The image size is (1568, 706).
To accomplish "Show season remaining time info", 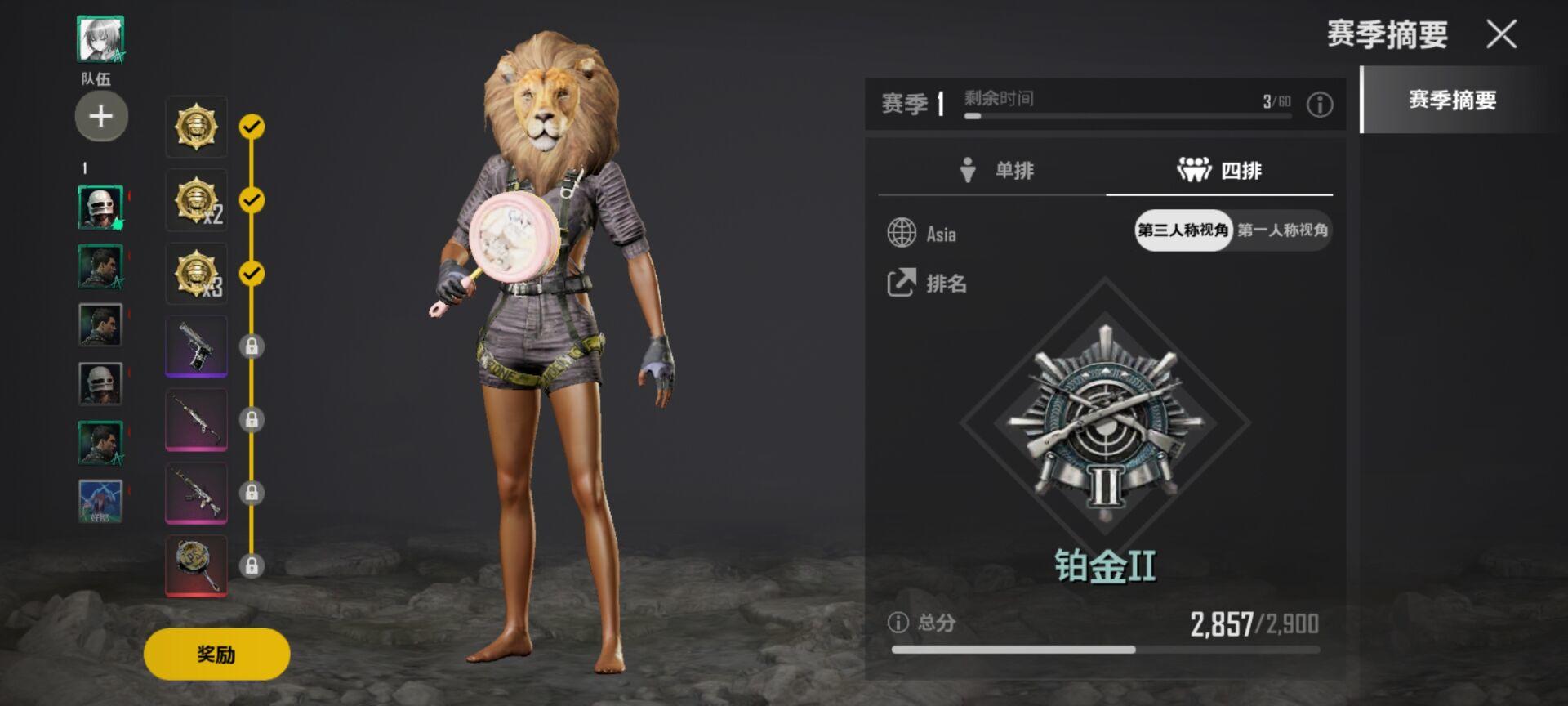I will point(1320,105).
